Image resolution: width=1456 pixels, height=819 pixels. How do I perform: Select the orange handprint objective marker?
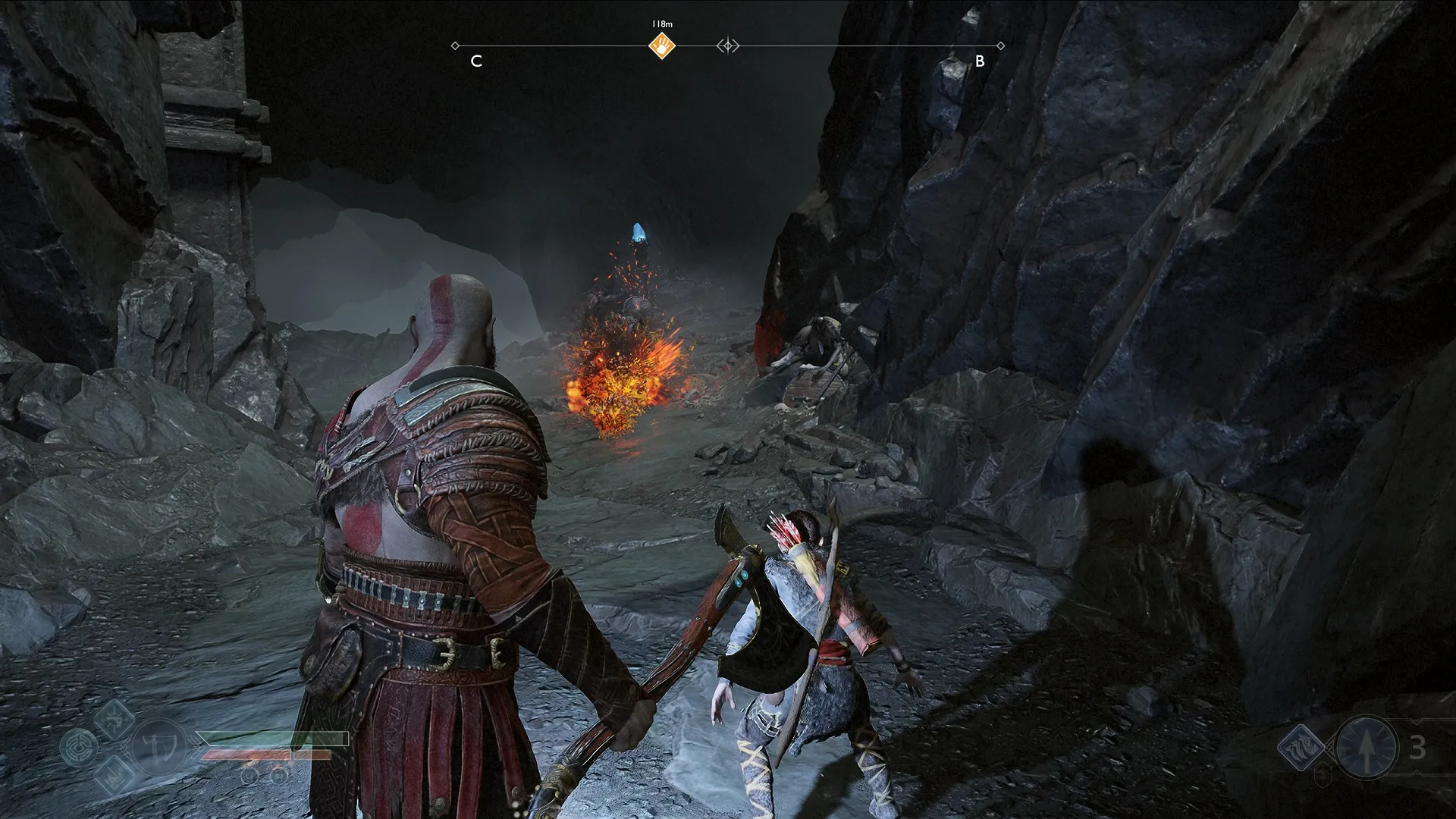coord(662,46)
